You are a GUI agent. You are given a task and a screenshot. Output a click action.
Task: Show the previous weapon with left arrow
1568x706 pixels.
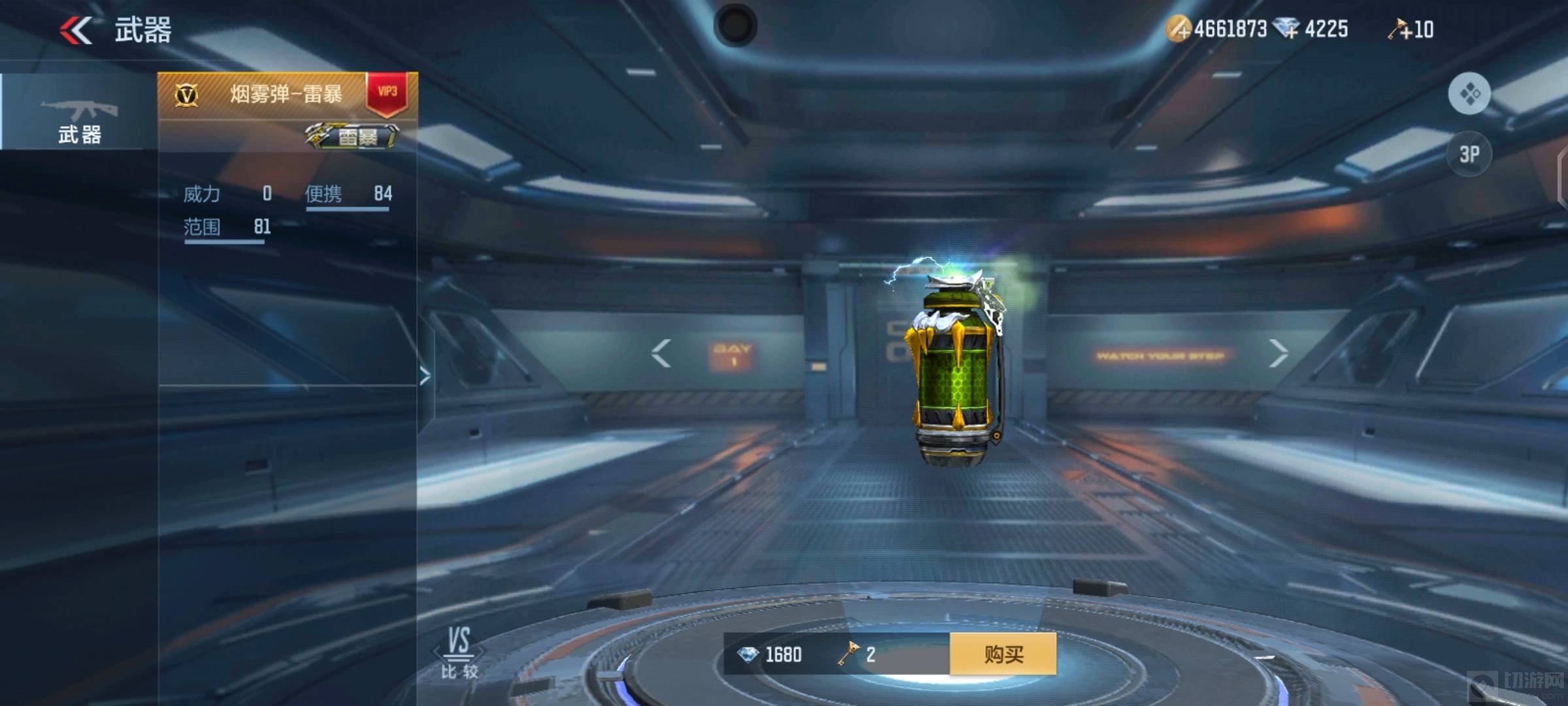(x=661, y=354)
